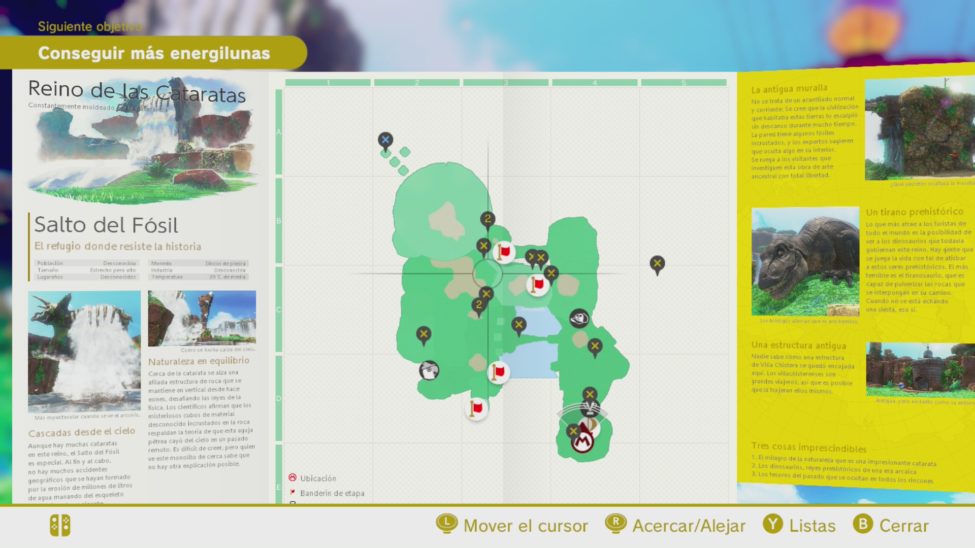
Task: Select the round dark icon east of the ponds
Action: coord(579,318)
